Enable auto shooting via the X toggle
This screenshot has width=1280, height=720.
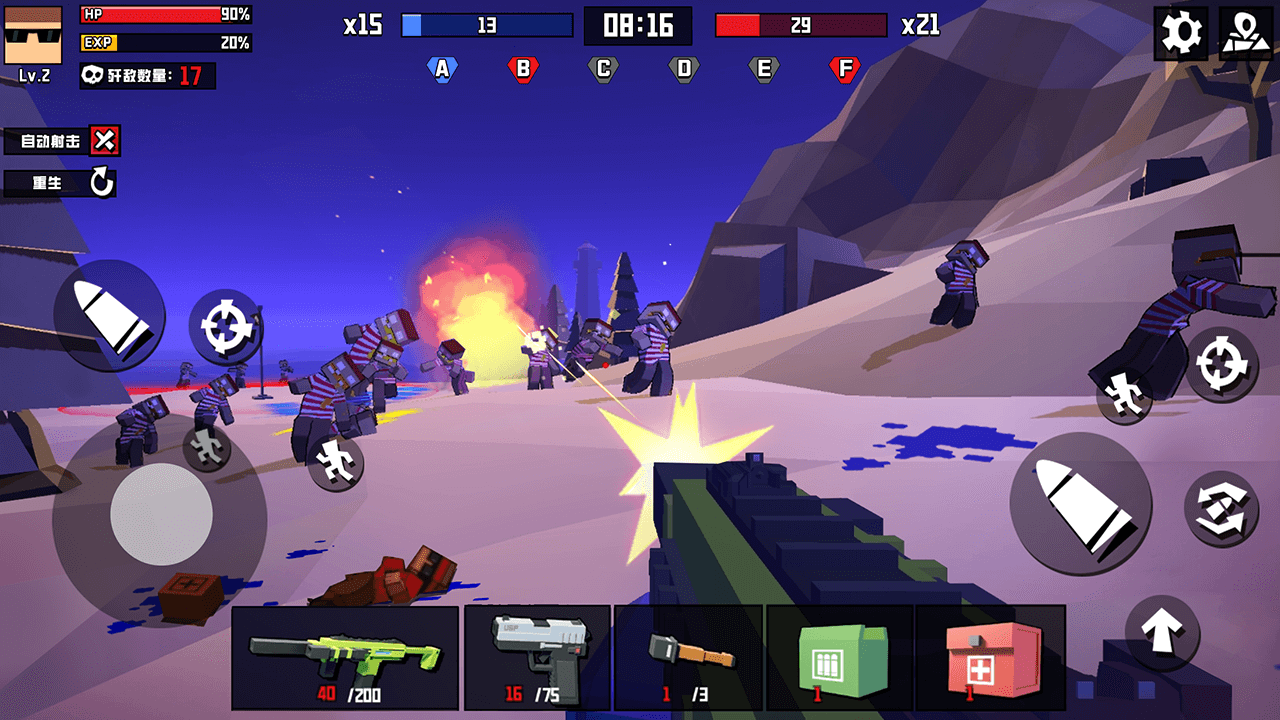pos(105,142)
